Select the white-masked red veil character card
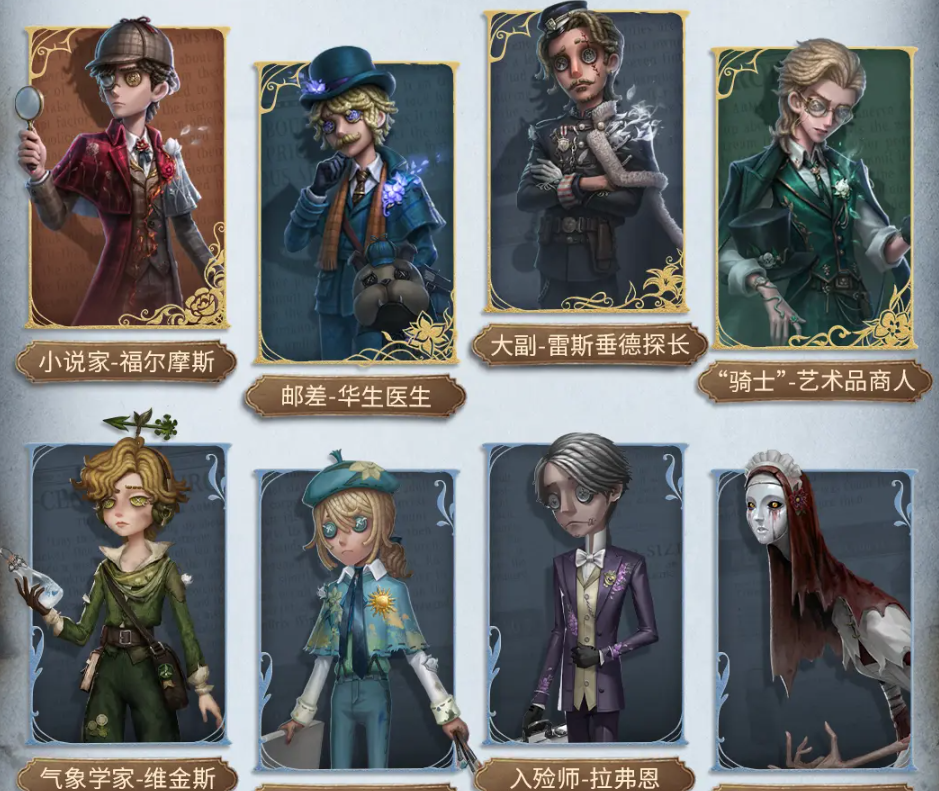This screenshot has width=939, height=791. coord(814,622)
